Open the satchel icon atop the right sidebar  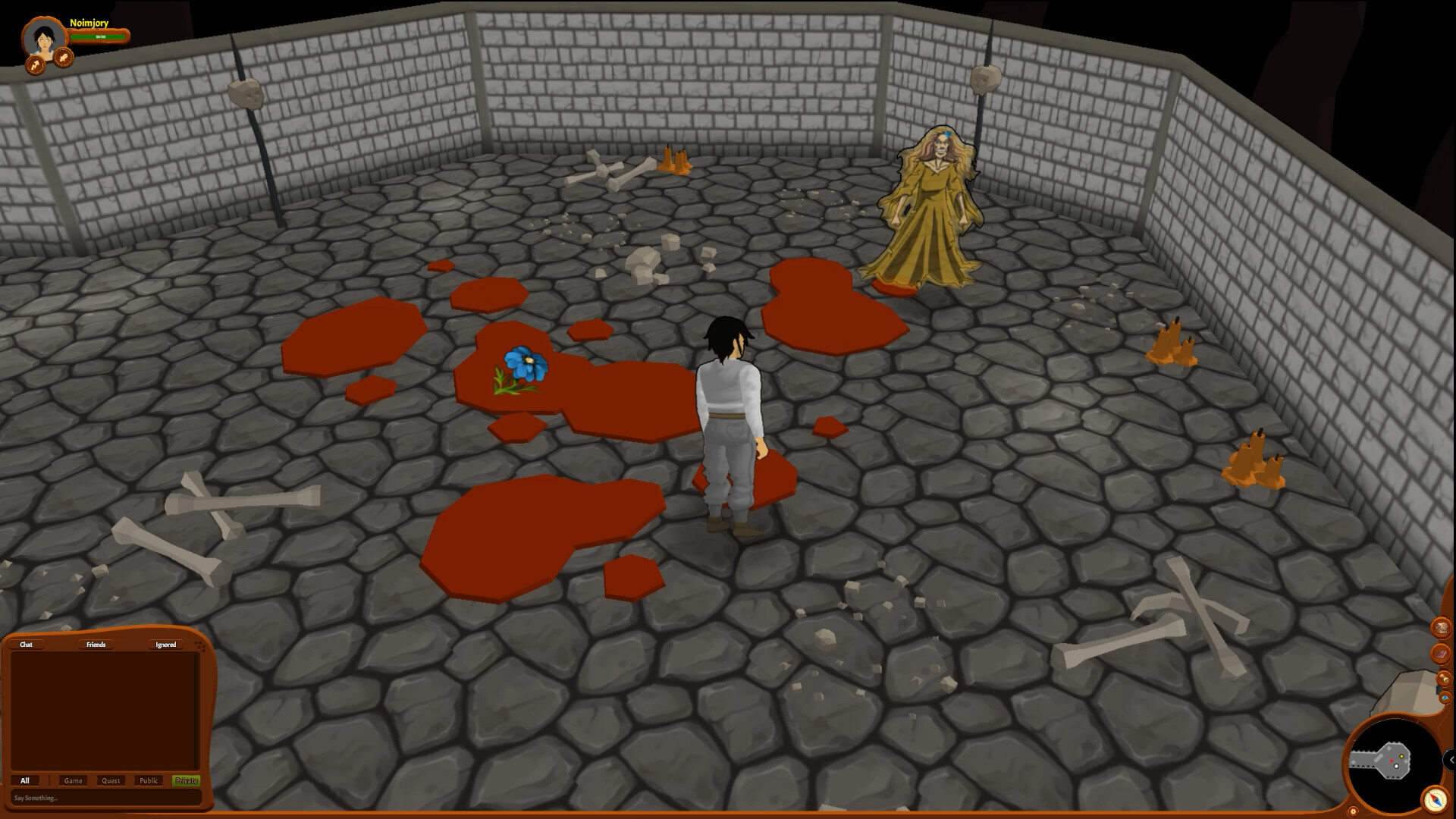pos(1442,628)
